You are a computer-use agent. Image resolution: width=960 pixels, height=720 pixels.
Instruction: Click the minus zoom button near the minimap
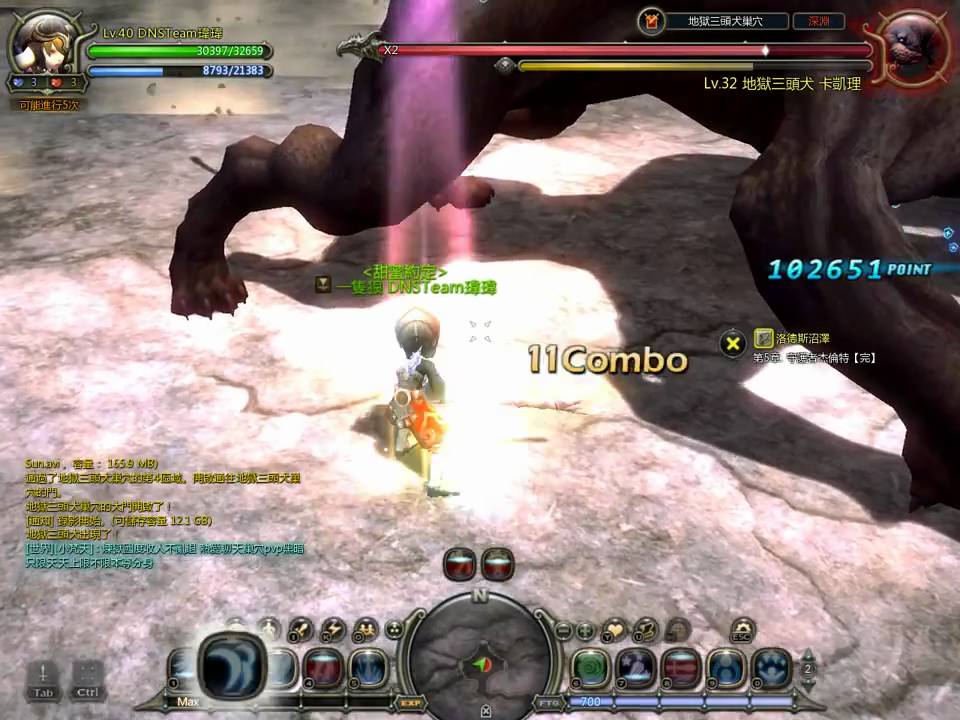(563, 630)
